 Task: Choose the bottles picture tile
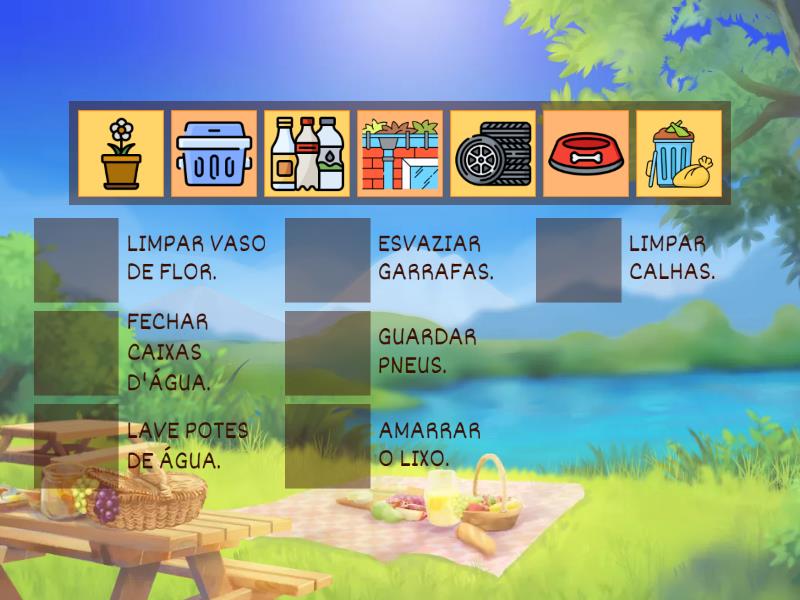[307, 153]
